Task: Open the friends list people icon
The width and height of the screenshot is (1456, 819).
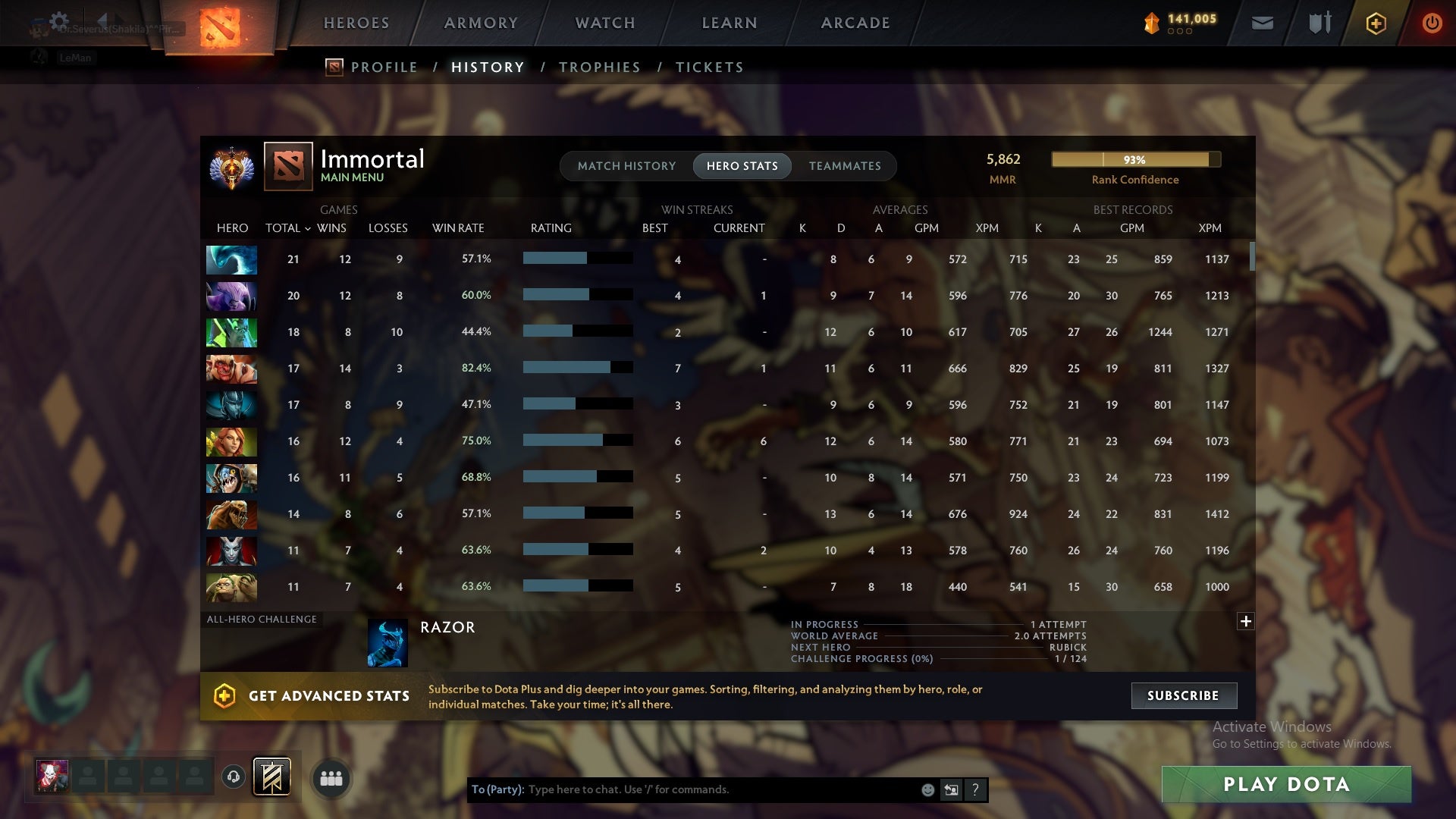Action: (x=331, y=778)
